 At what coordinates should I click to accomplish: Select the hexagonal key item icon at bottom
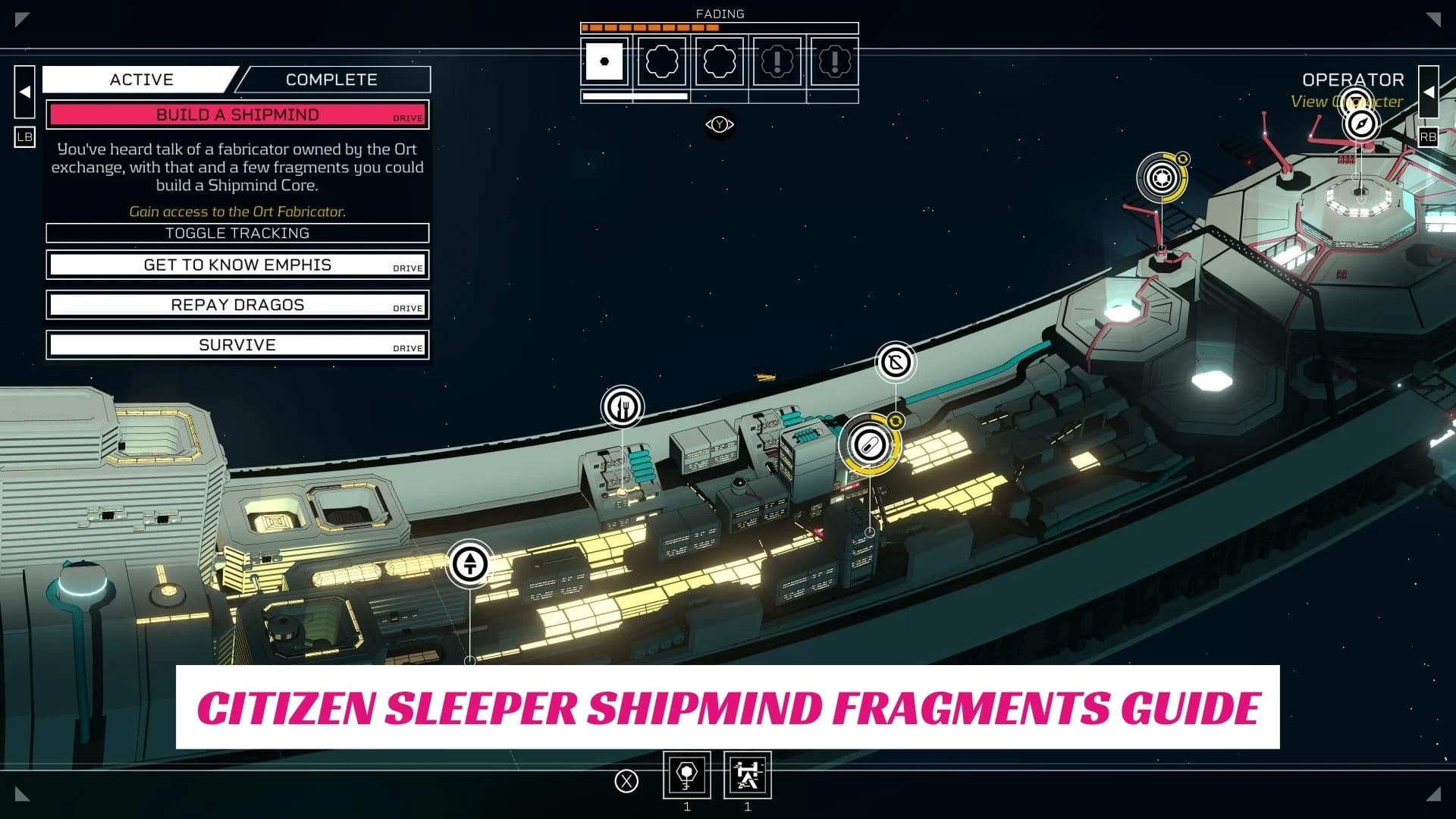point(686,775)
